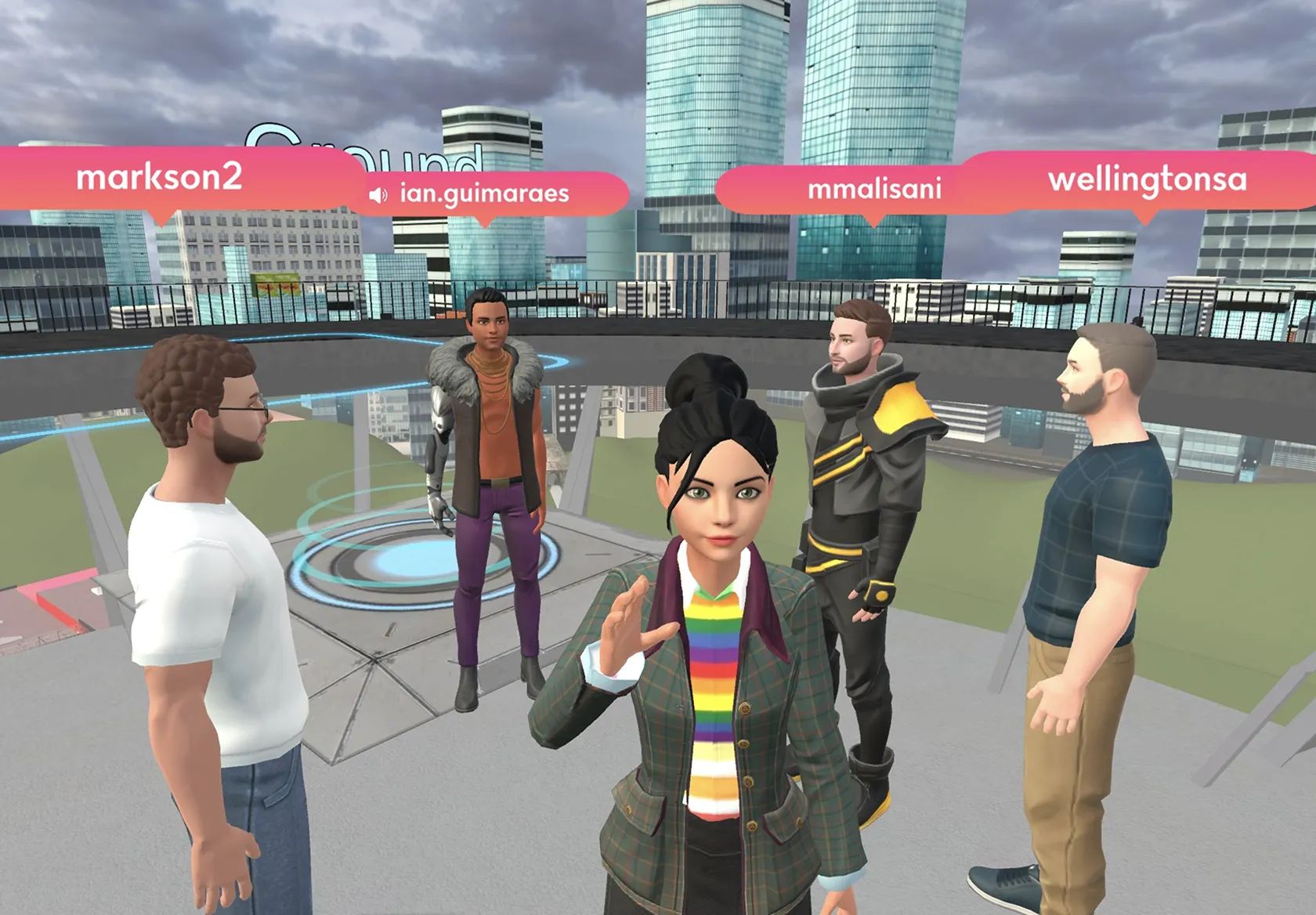This screenshot has height=915, width=1316.
Task: Expand the mmalisani nameplate details
Action: click(876, 188)
